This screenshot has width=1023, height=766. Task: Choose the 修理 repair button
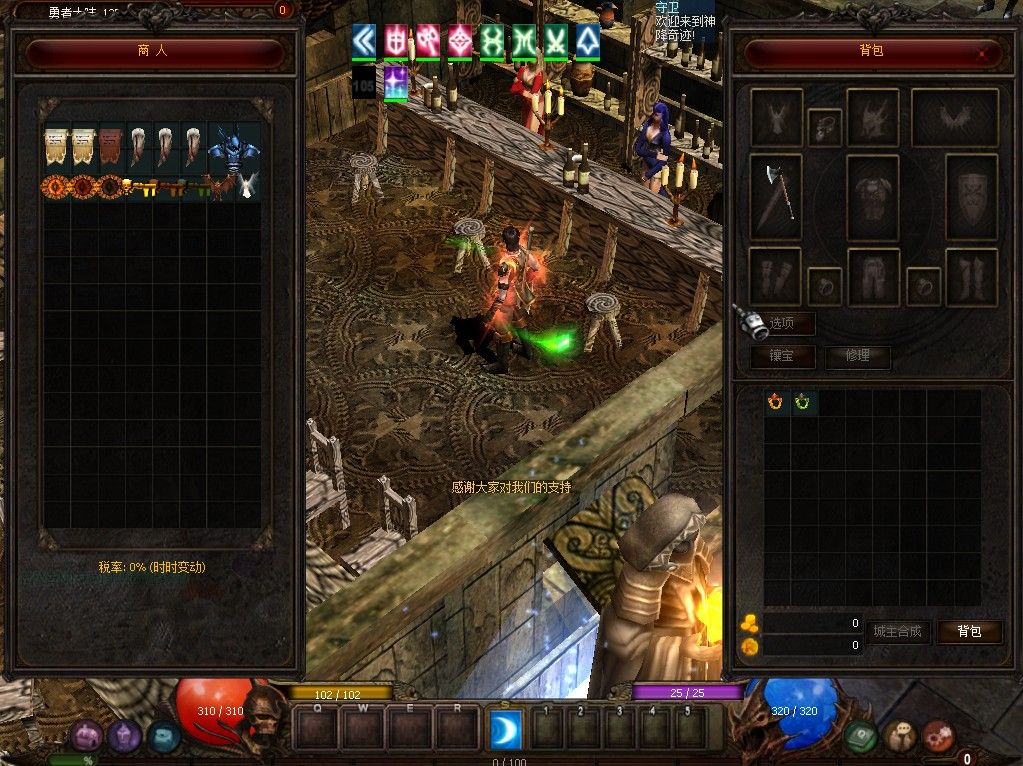(x=857, y=356)
